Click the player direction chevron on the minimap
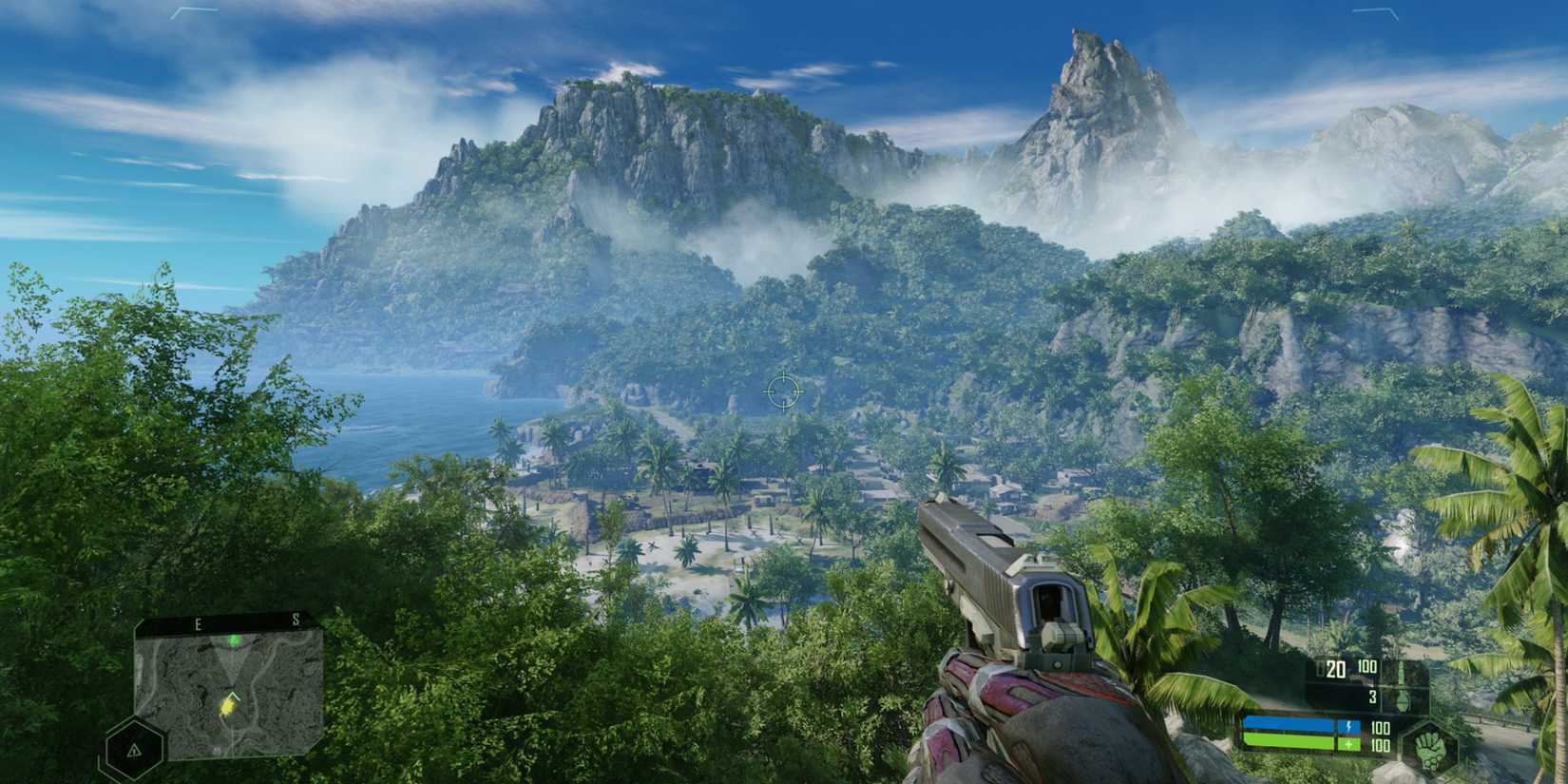This screenshot has width=1568, height=784. tap(233, 696)
